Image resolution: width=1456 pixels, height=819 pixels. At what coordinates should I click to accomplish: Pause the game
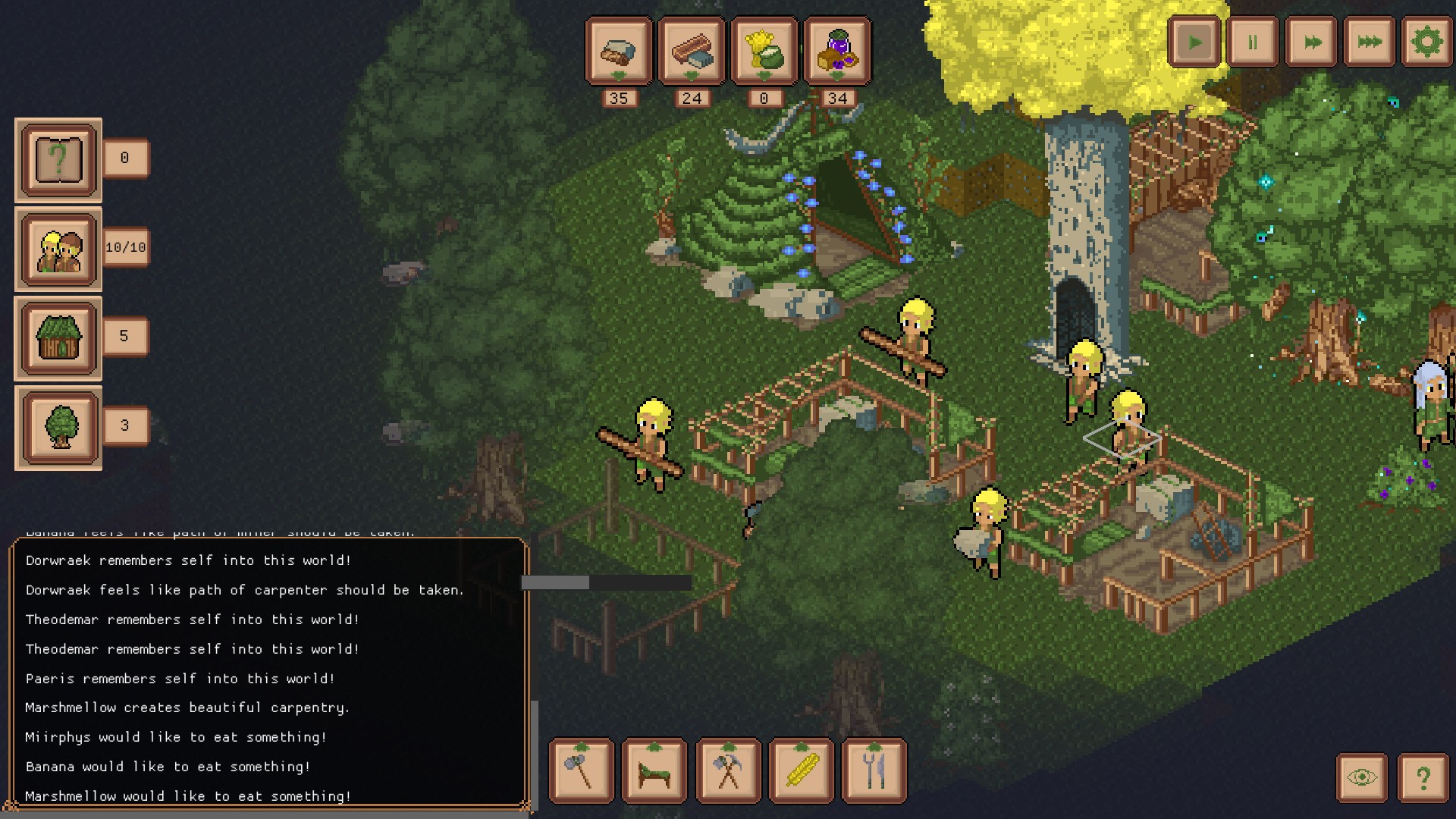[1253, 42]
